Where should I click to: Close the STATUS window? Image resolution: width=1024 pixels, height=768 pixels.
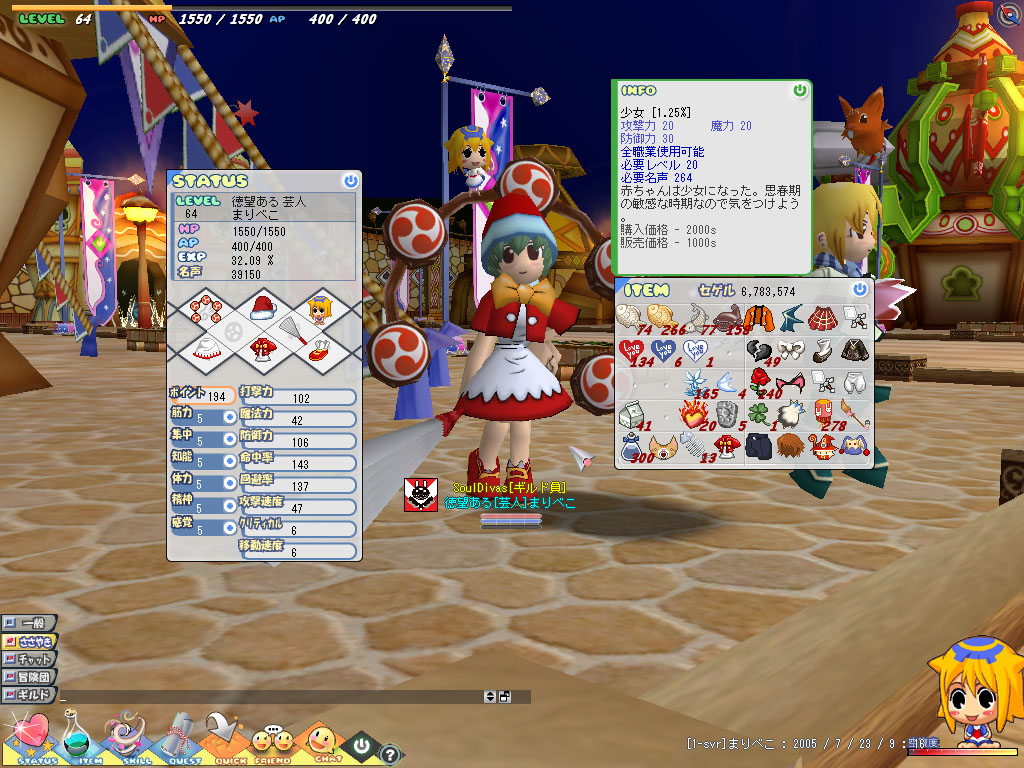(x=349, y=181)
